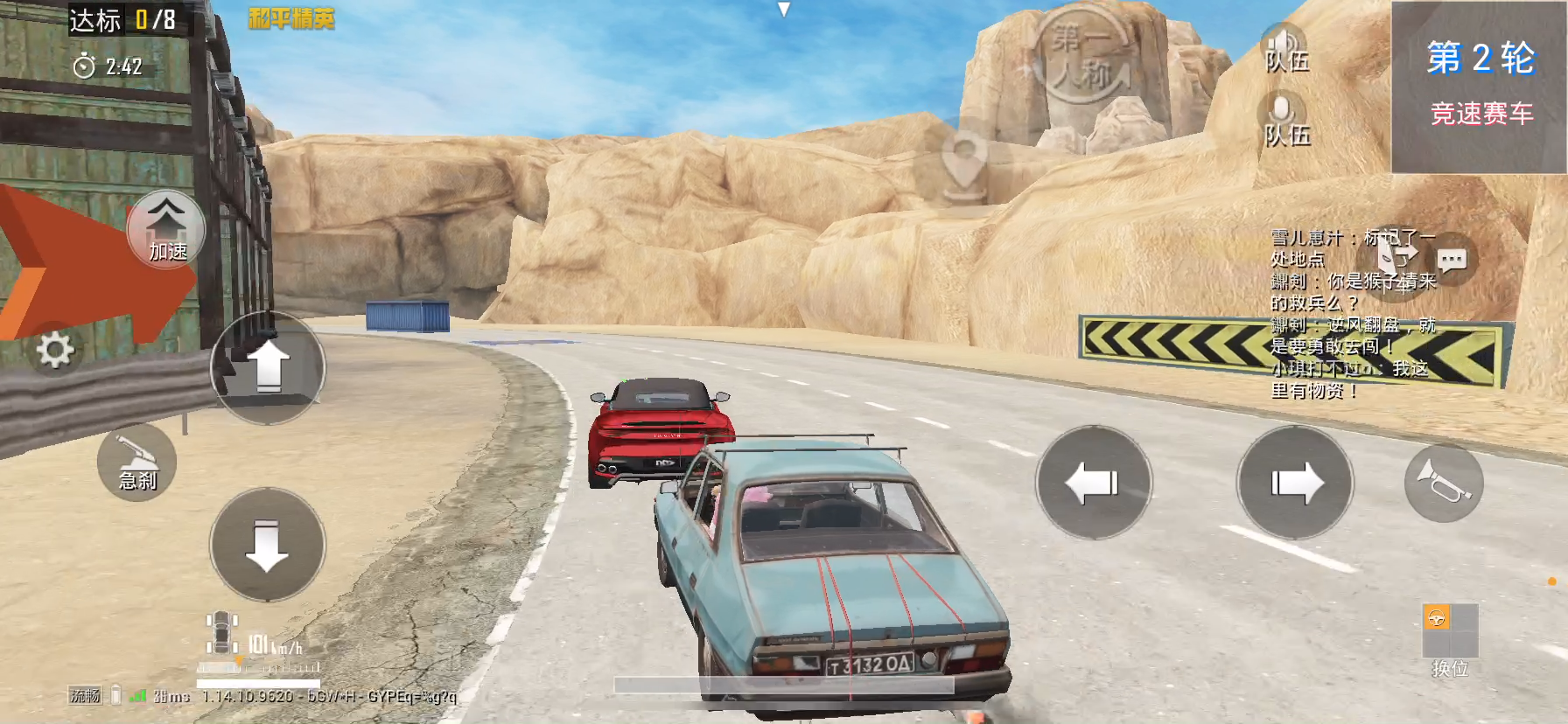
Task: Toggle 第一人称 first-person view
Action: pyautogui.click(x=1081, y=55)
